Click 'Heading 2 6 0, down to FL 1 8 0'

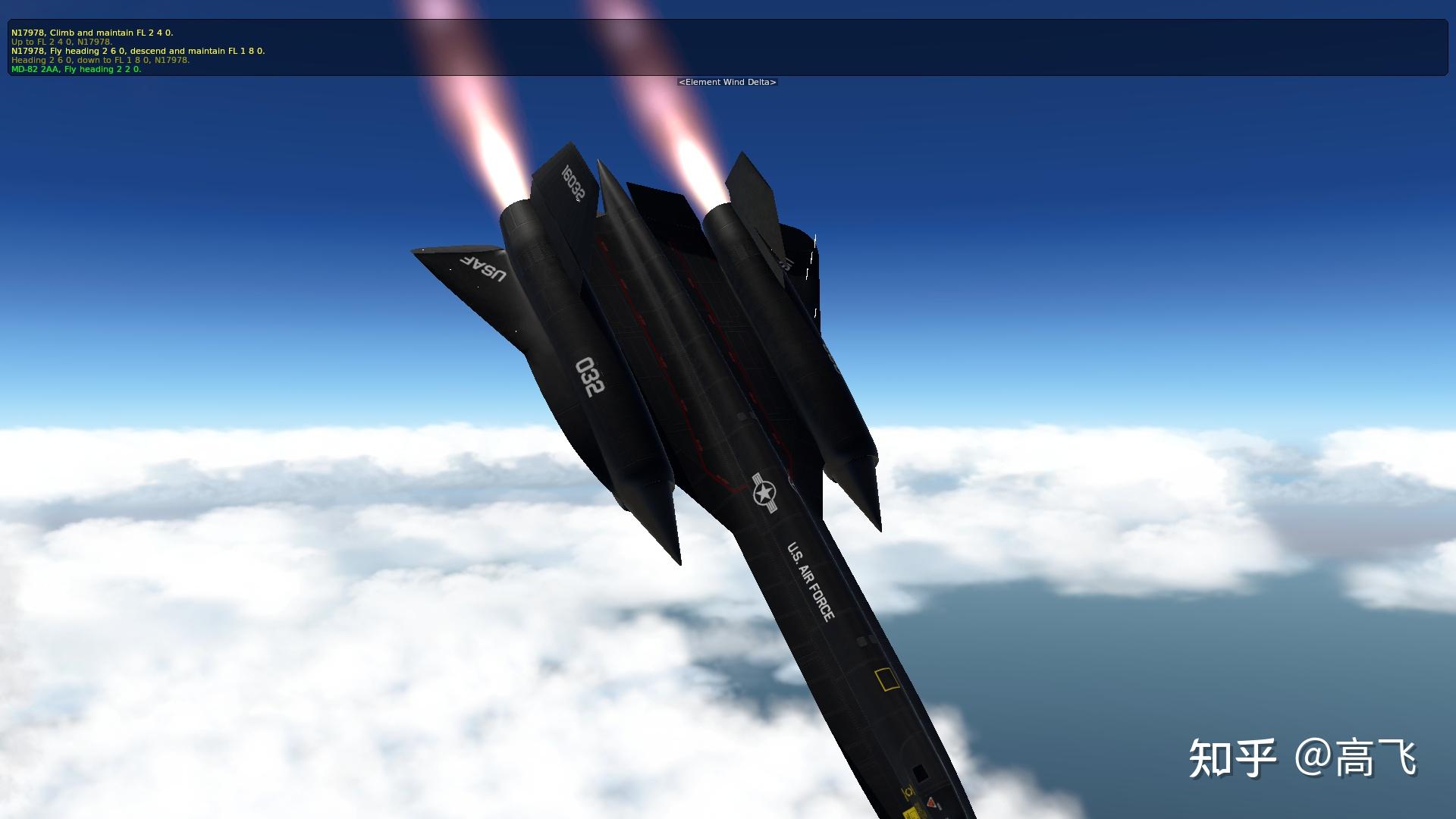[x=99, y=60]
